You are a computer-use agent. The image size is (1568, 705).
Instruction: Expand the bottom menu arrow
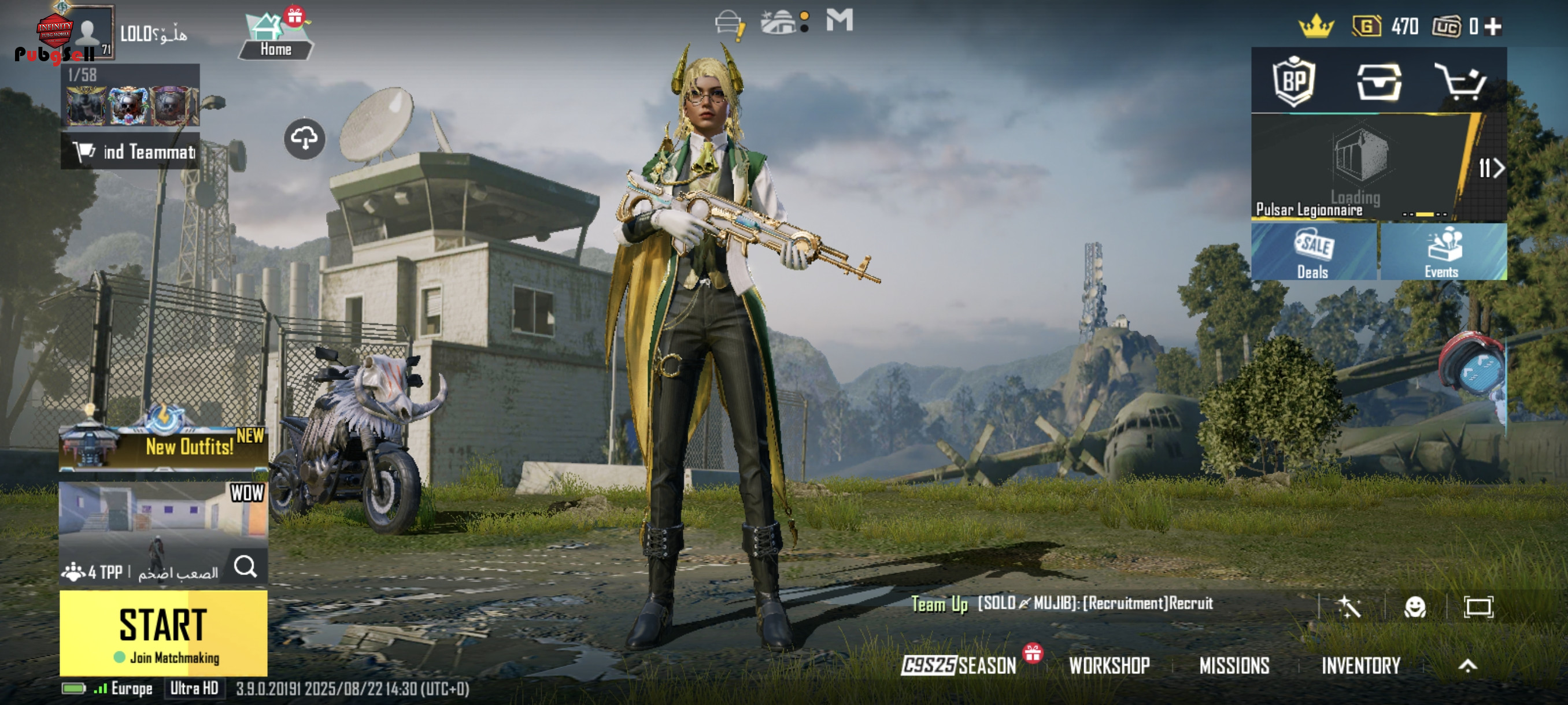click(x=1467, y=666)
